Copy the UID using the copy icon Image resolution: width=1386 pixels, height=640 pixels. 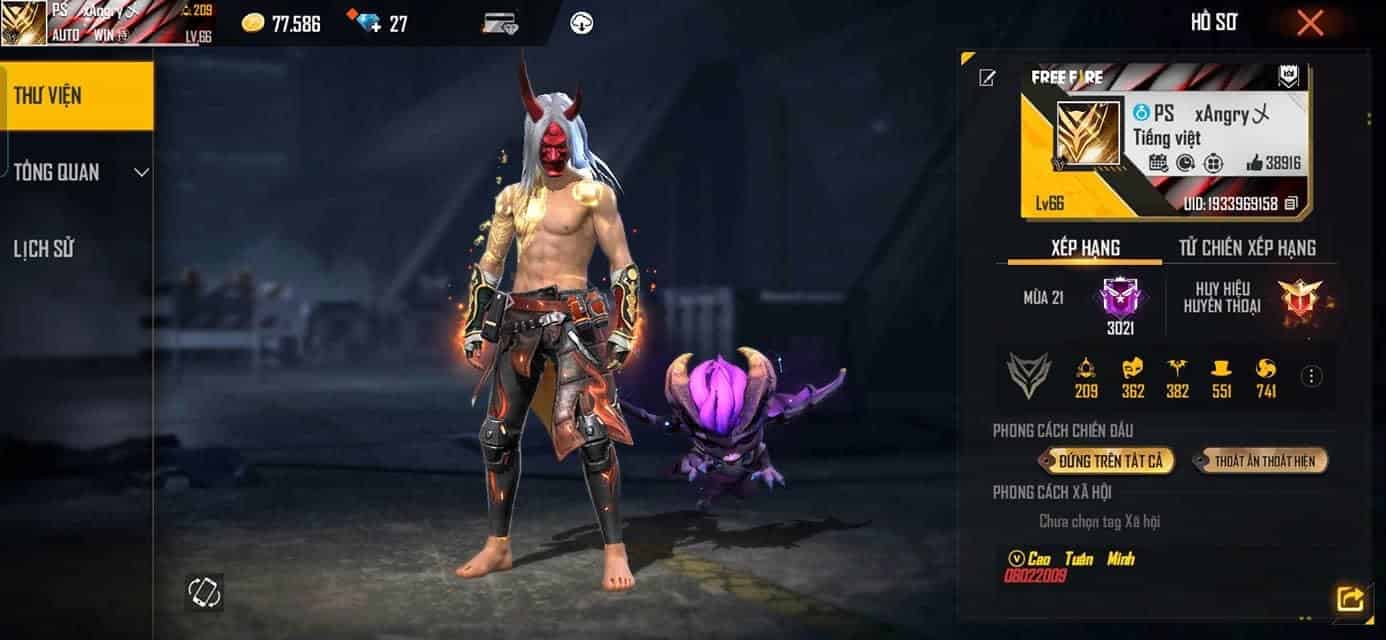pos(1291,204)
